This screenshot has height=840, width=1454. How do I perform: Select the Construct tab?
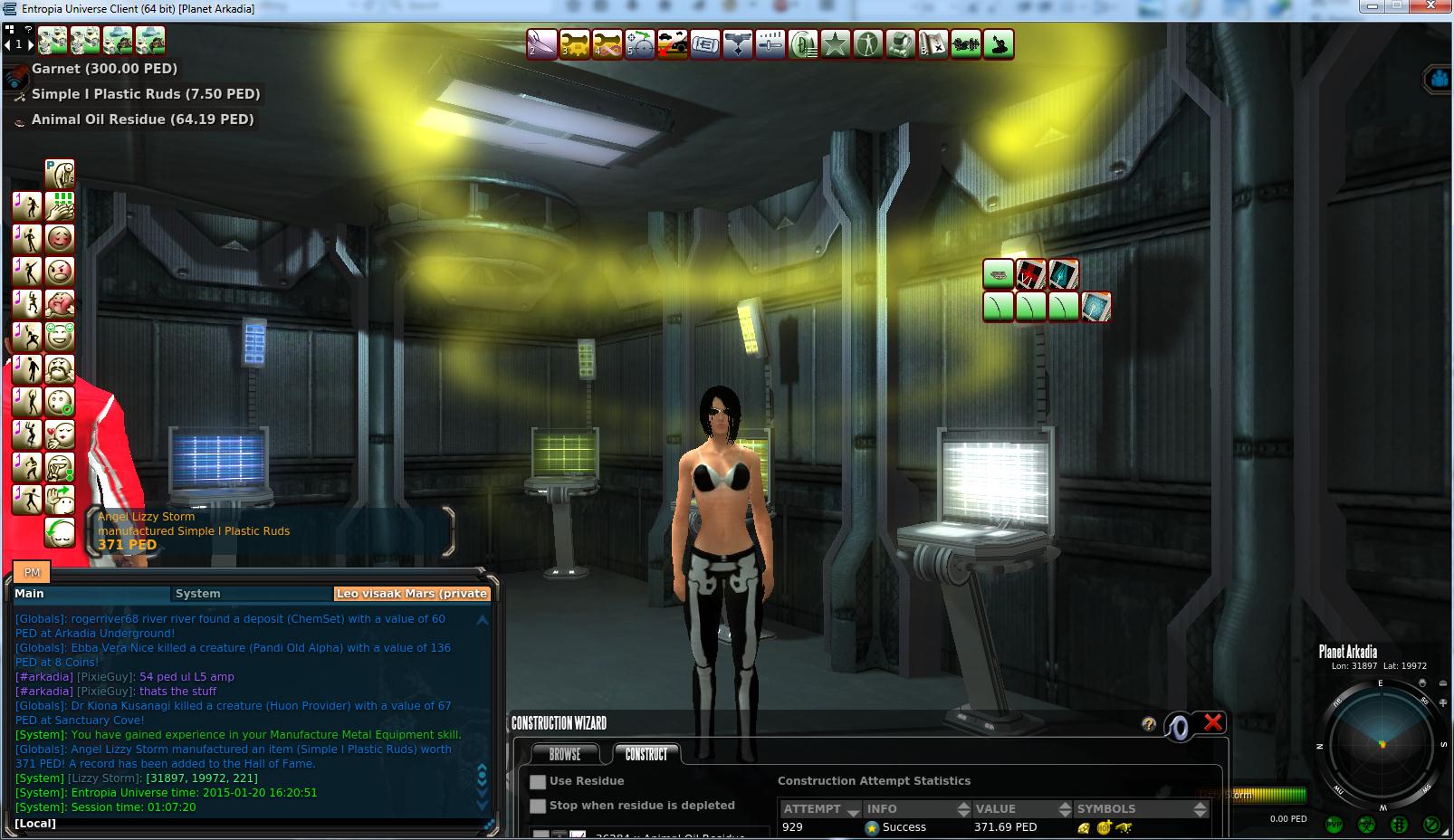[x=646, y=753]
